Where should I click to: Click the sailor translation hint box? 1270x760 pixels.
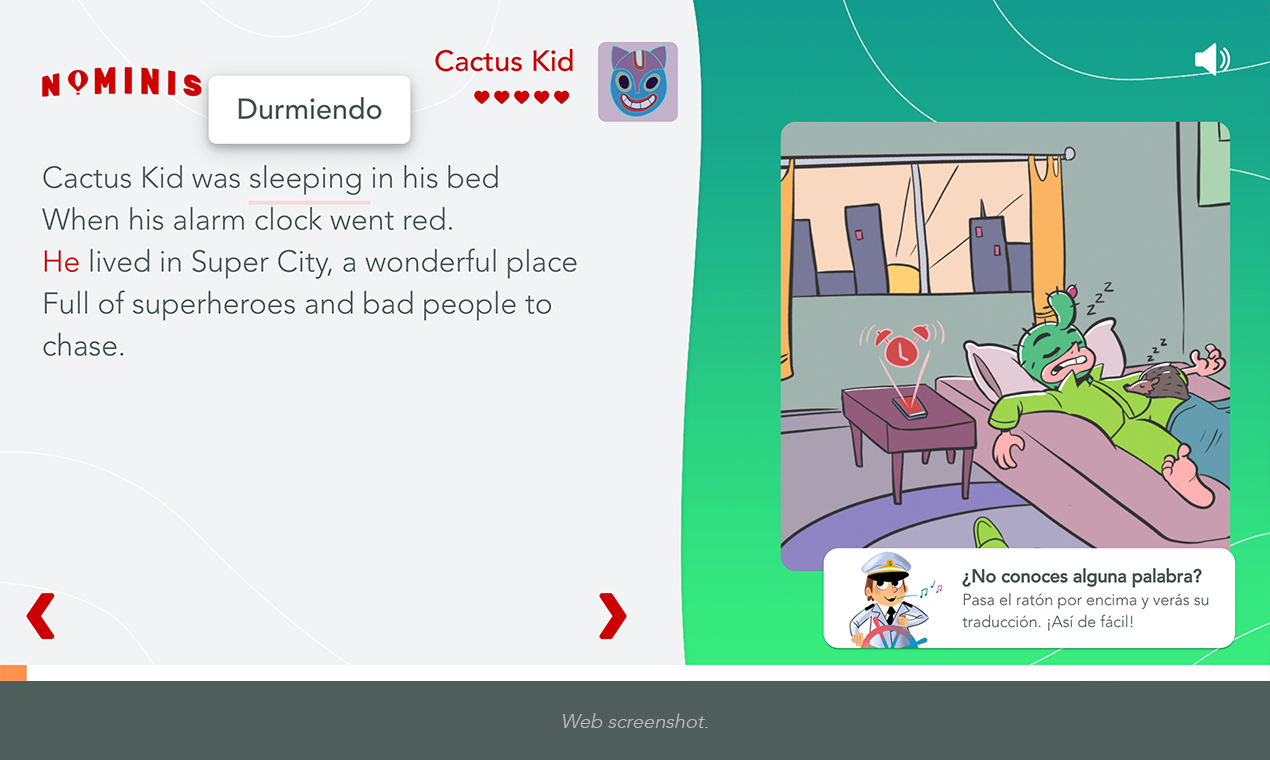tap(1028, 598)
